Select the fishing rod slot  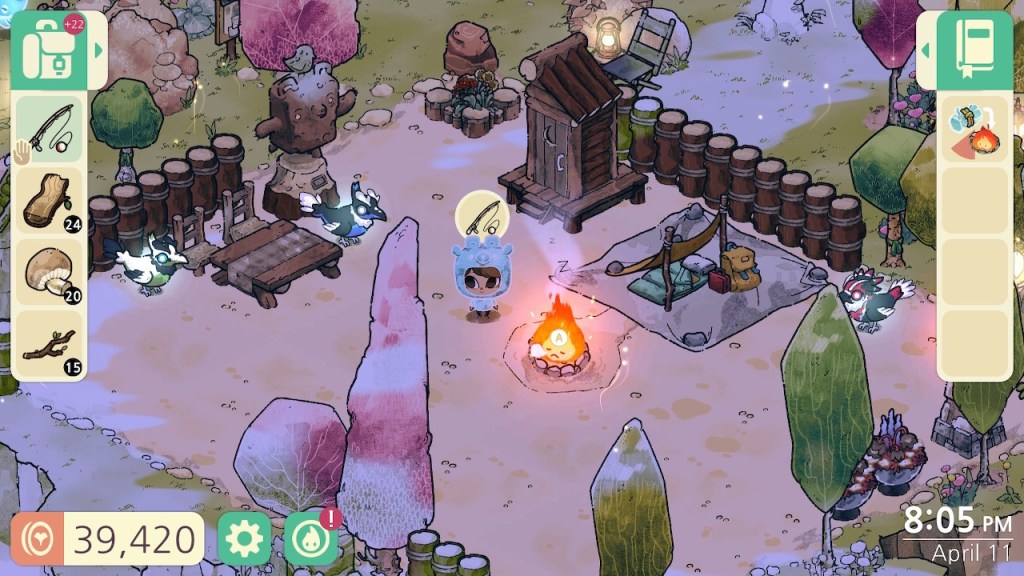(x=50, y=129)
